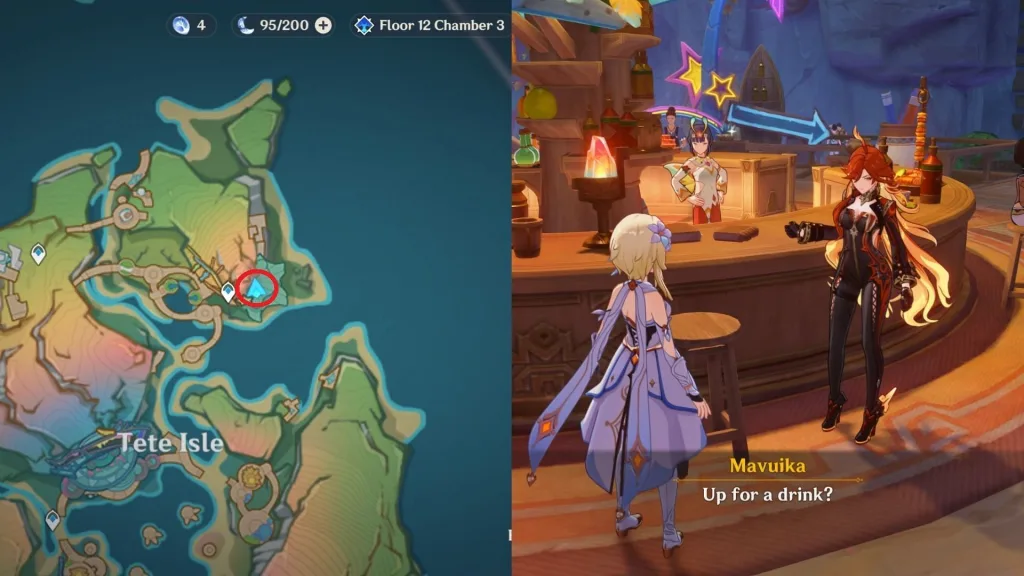Add Original Resin with the plus button
The image size is (1024, 576).
[323, 25]
